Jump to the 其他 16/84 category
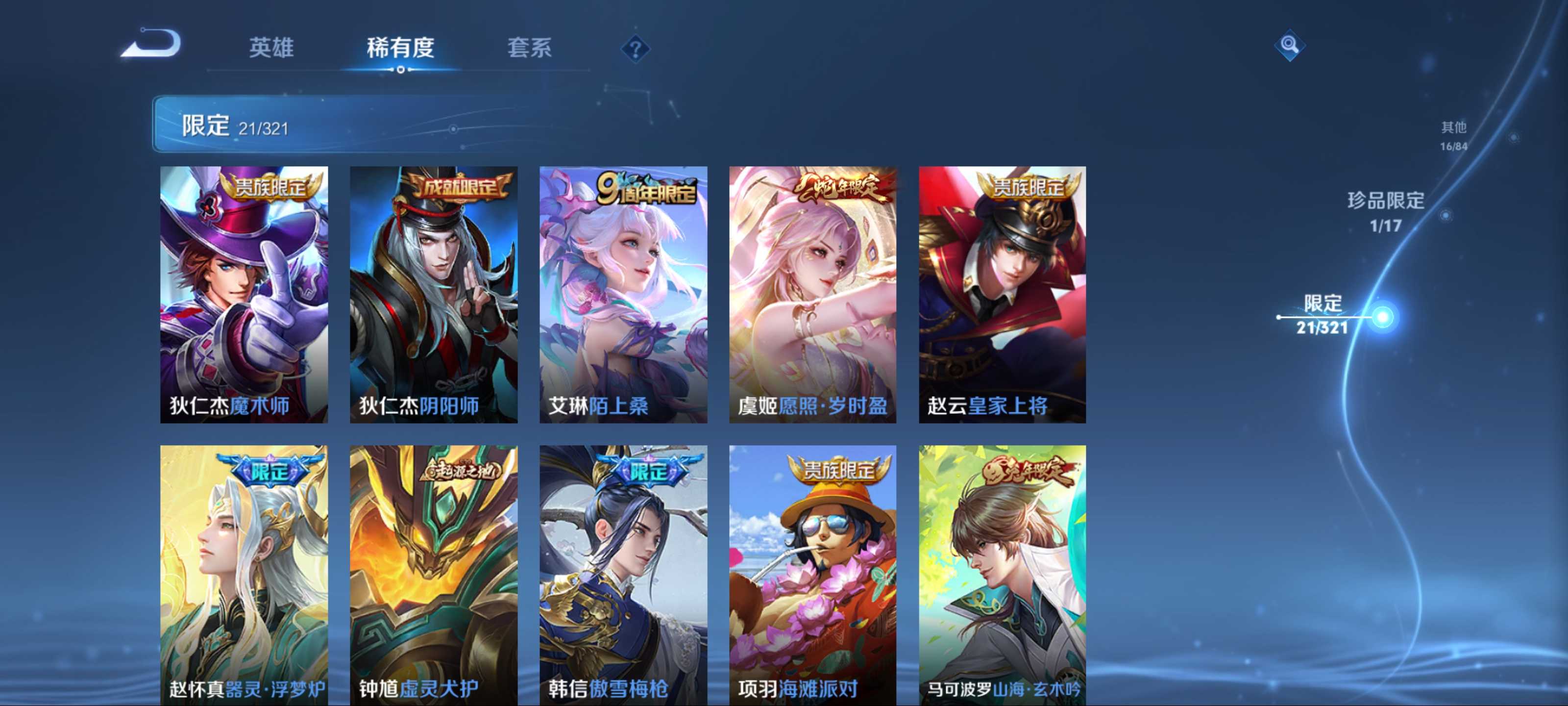This screenshot has height=706, width=1568. tap(1453, 135)
